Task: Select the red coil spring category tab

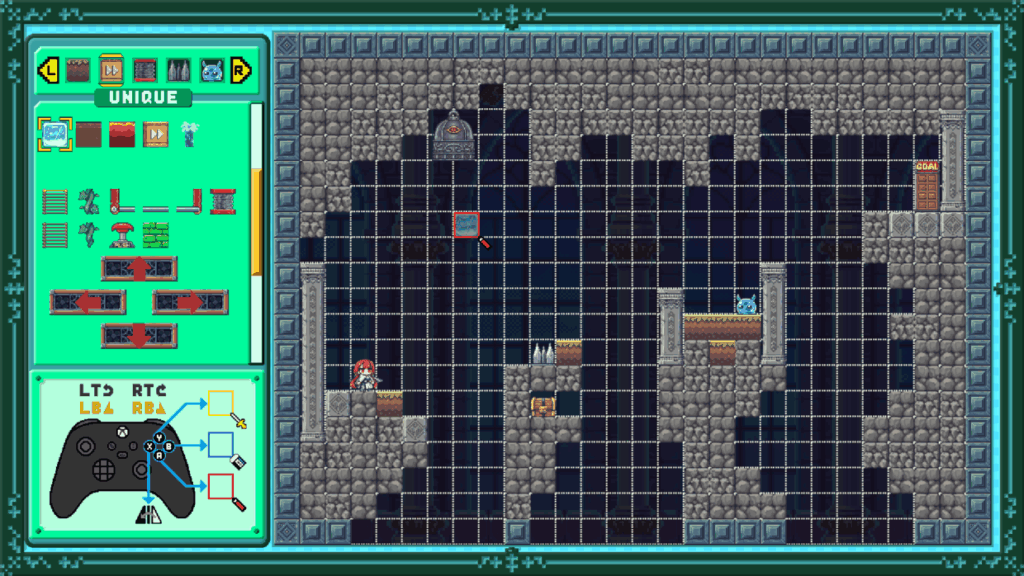Action: click(145, 70)
